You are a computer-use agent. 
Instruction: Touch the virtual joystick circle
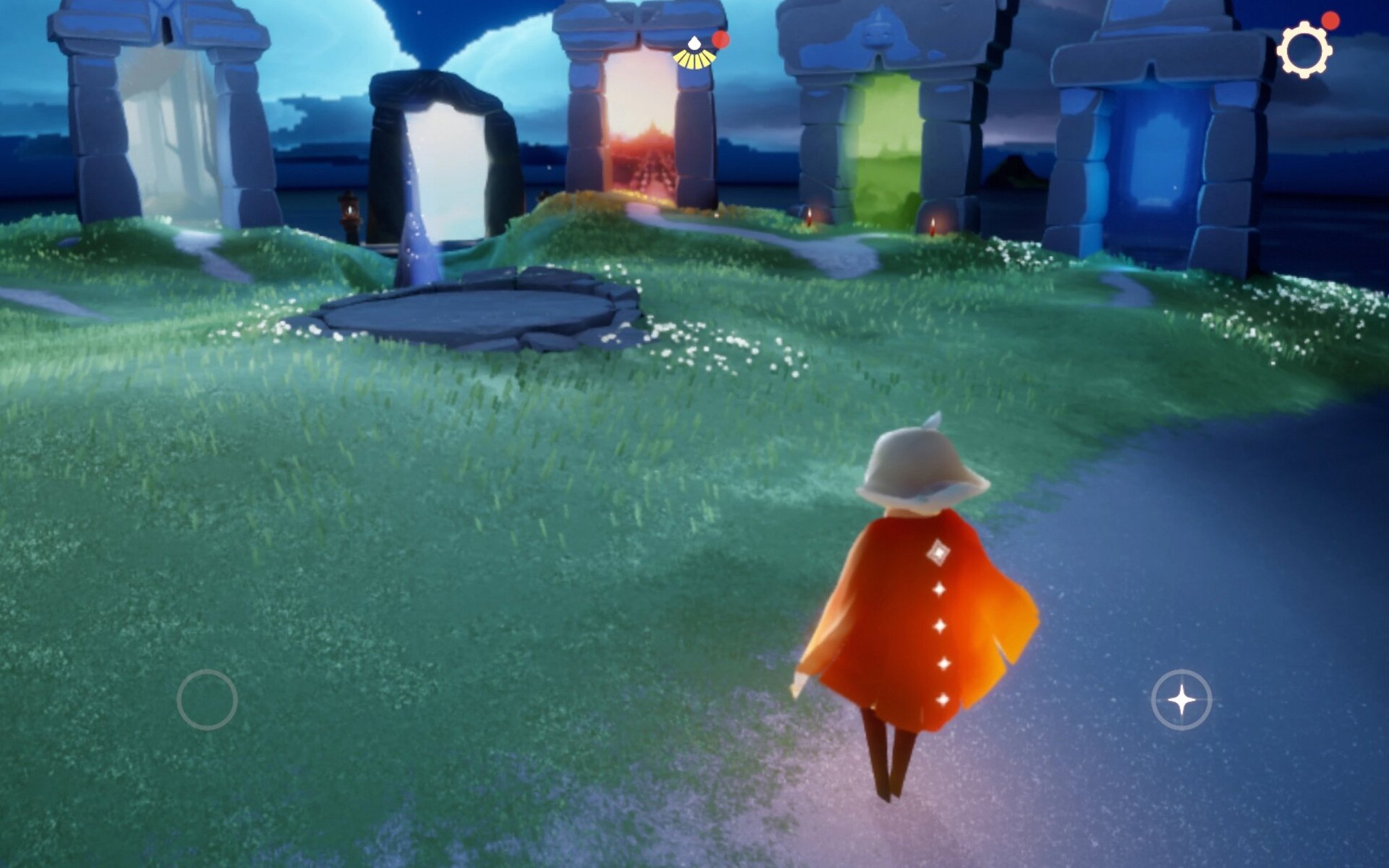[x=207, y=699]
